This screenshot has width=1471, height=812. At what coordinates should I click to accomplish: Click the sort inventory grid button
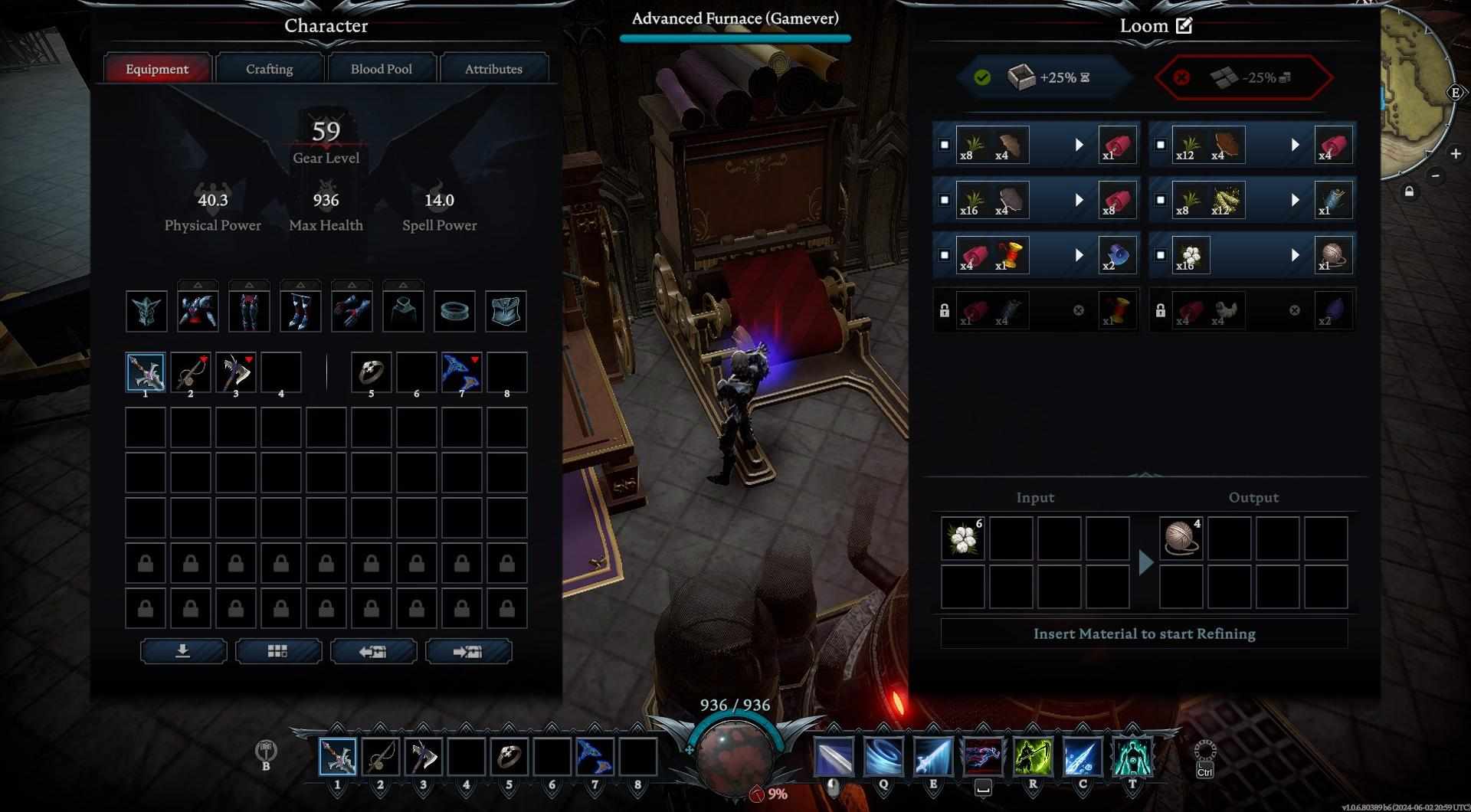[277, 651]
